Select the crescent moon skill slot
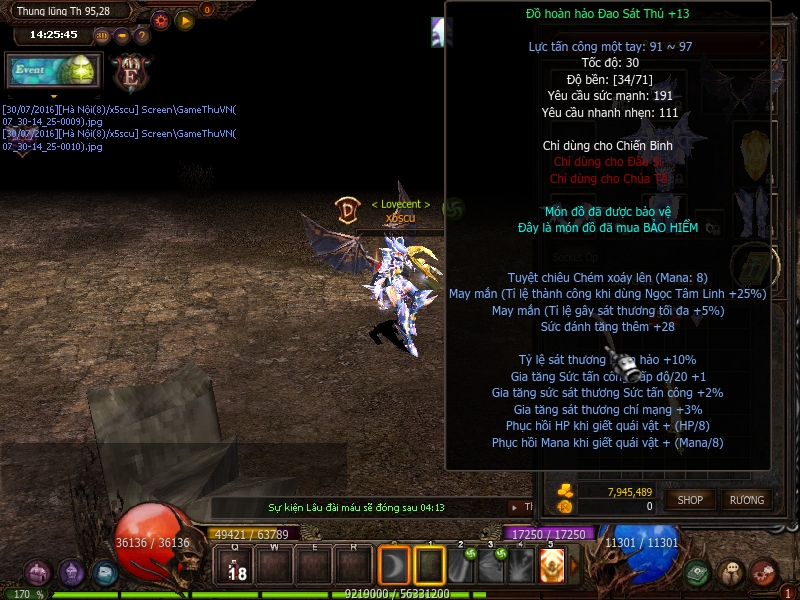 [394, 565]
